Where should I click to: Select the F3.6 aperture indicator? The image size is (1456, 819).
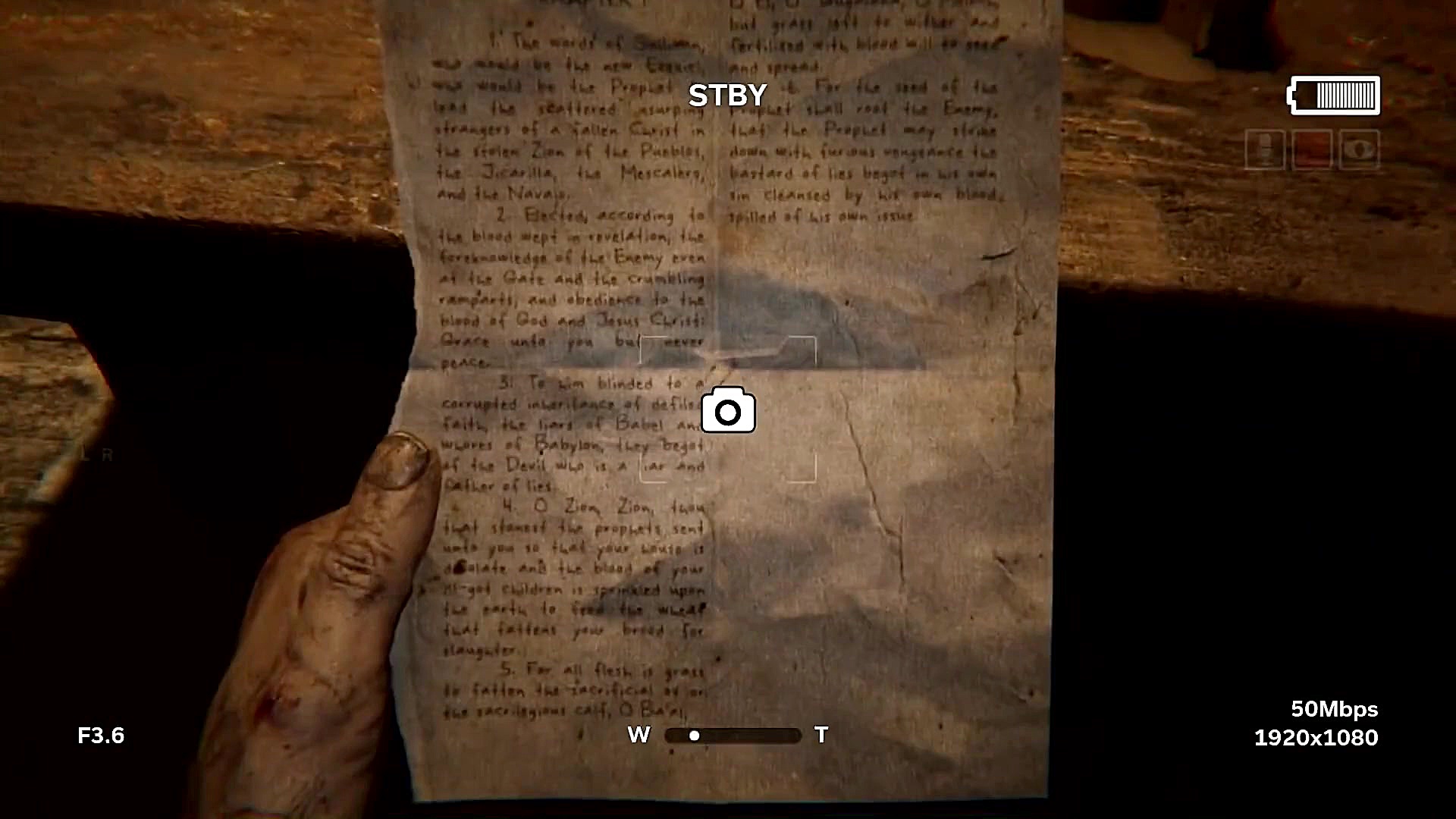click(x=102, y=735)
